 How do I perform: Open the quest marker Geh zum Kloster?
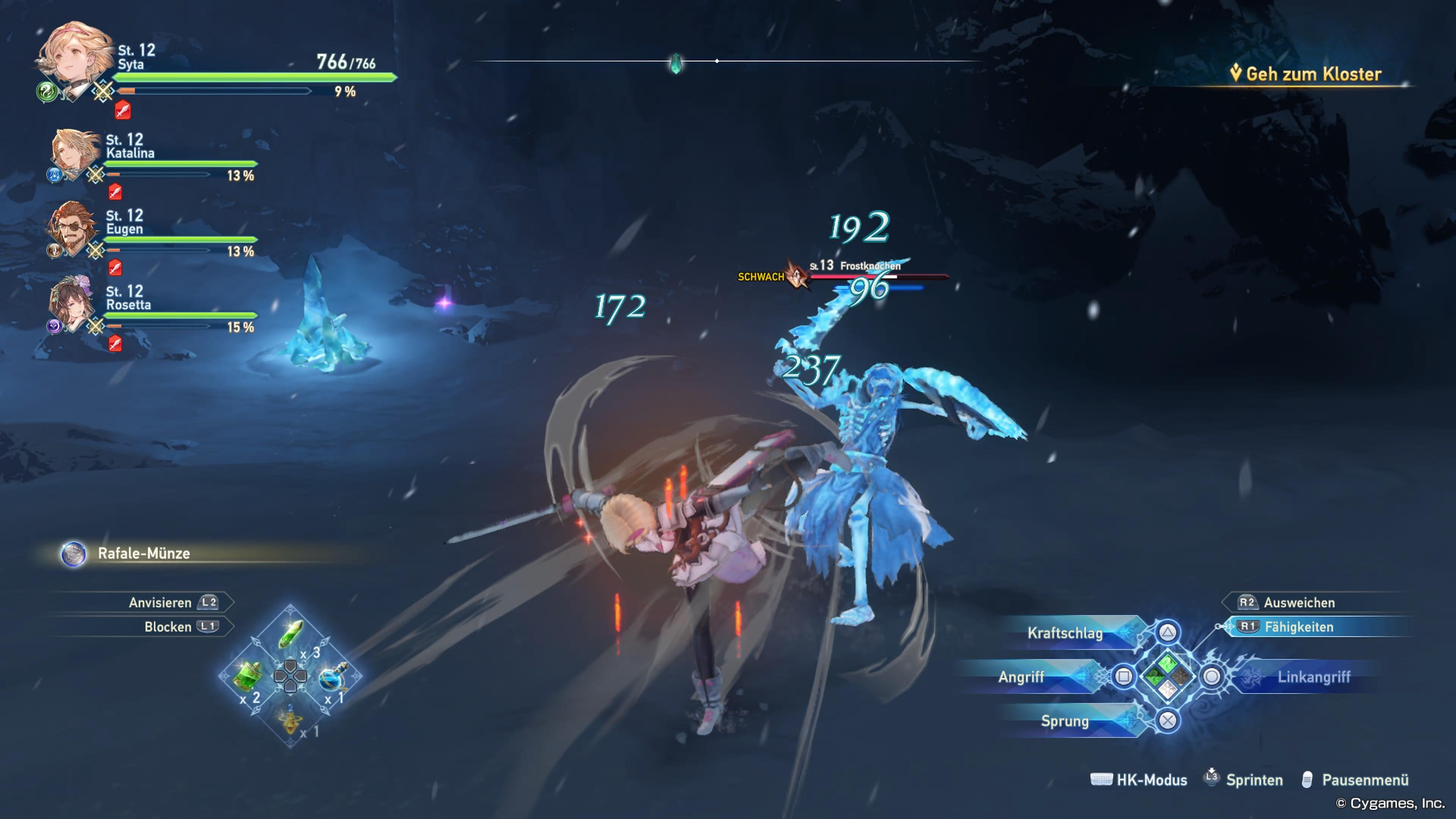(1302, 74)
